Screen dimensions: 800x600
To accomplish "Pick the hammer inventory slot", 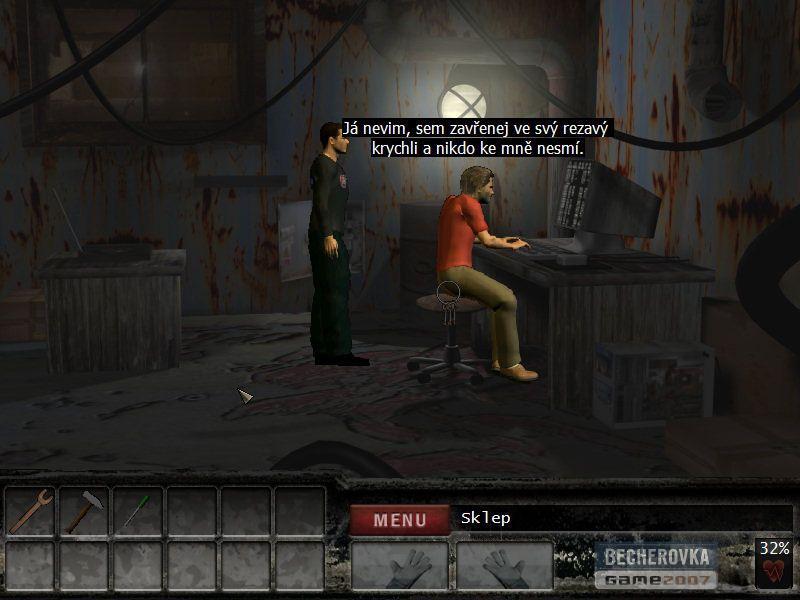I will pyautogui.click(x=85, y=511).
